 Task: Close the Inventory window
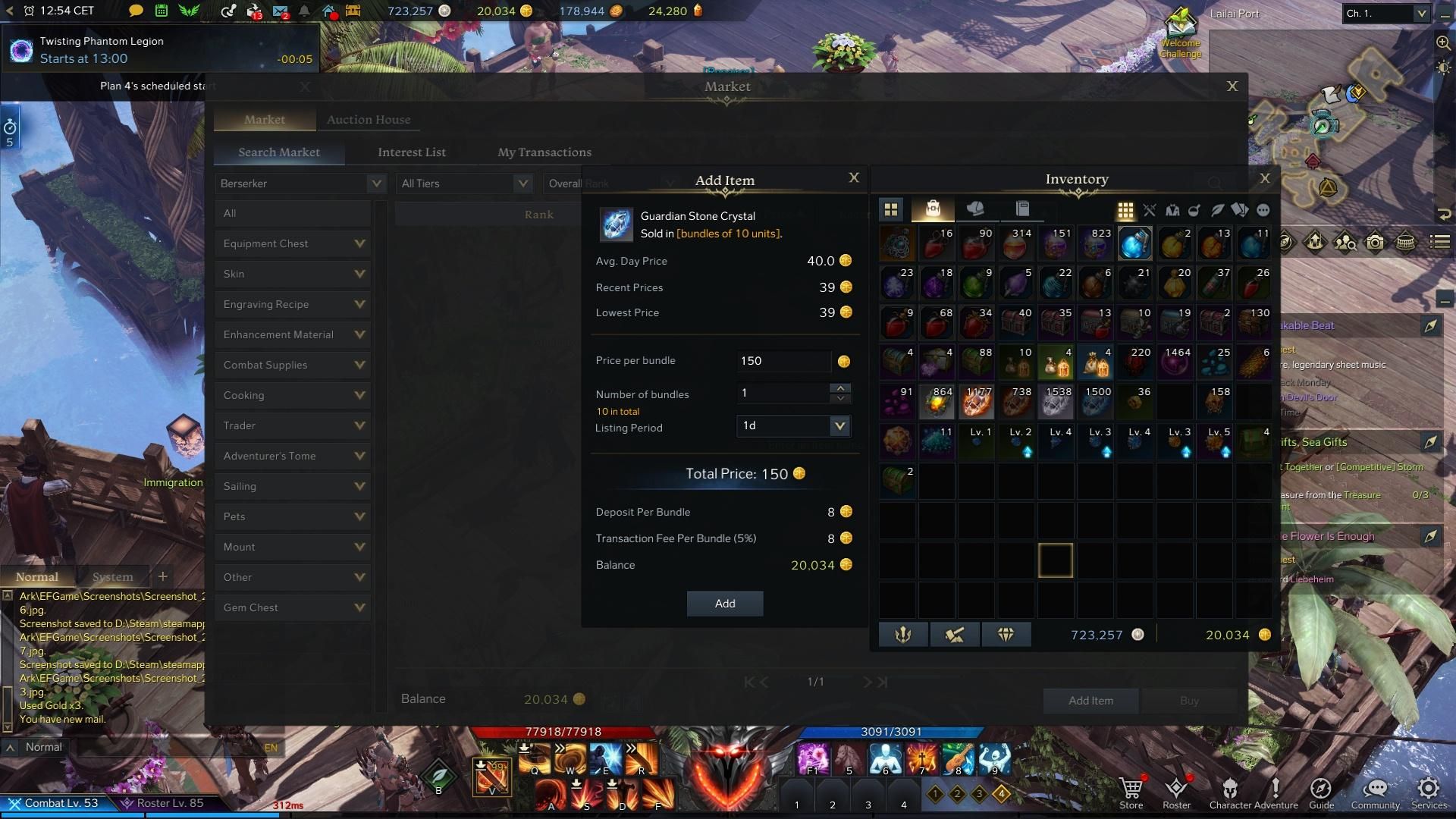(x=1264, y=178)
